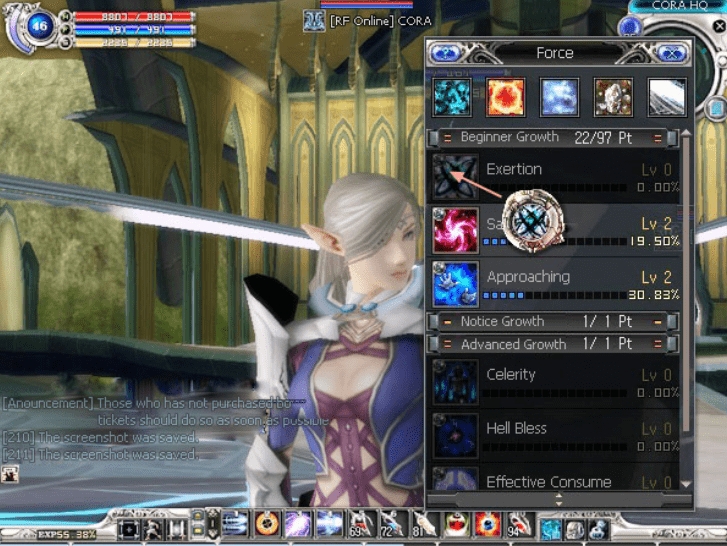Close the Force window
Screen dimensions: 727x546
pos(673,53)
